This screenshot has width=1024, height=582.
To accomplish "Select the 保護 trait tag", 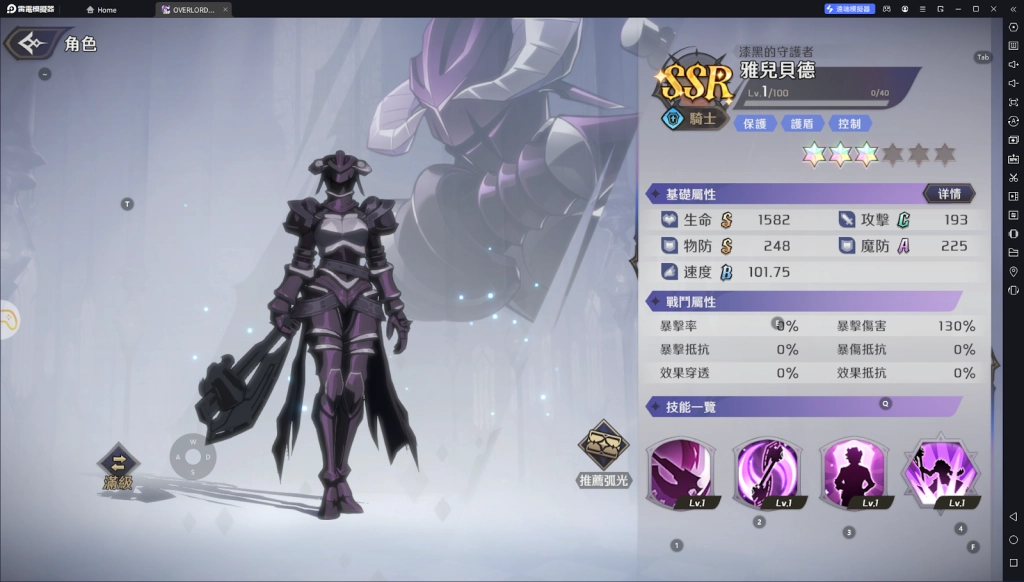I will click(755, 124).
